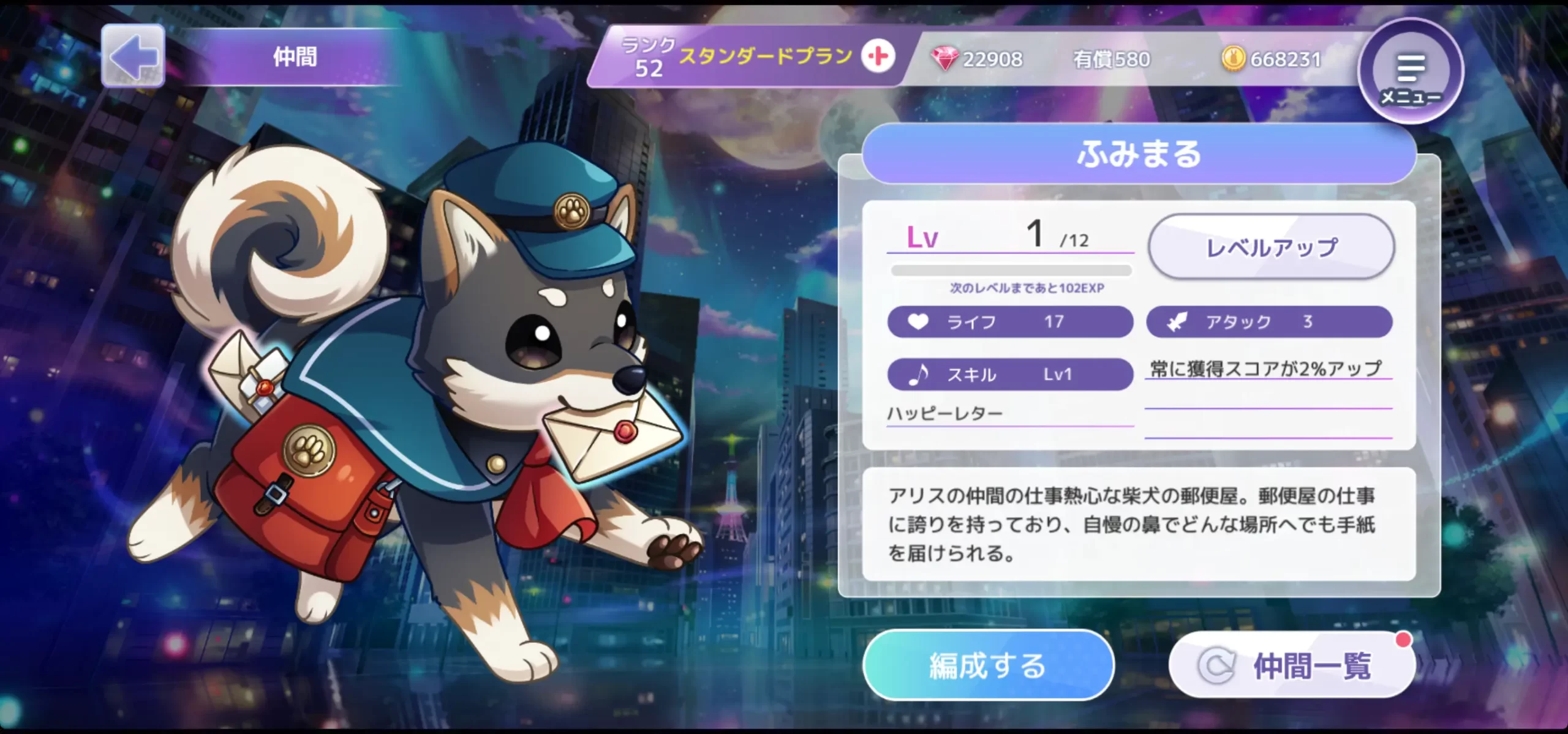Open the 仲間一覧 companion list
Viewport: 1568px width, 734px height.
1292,665
